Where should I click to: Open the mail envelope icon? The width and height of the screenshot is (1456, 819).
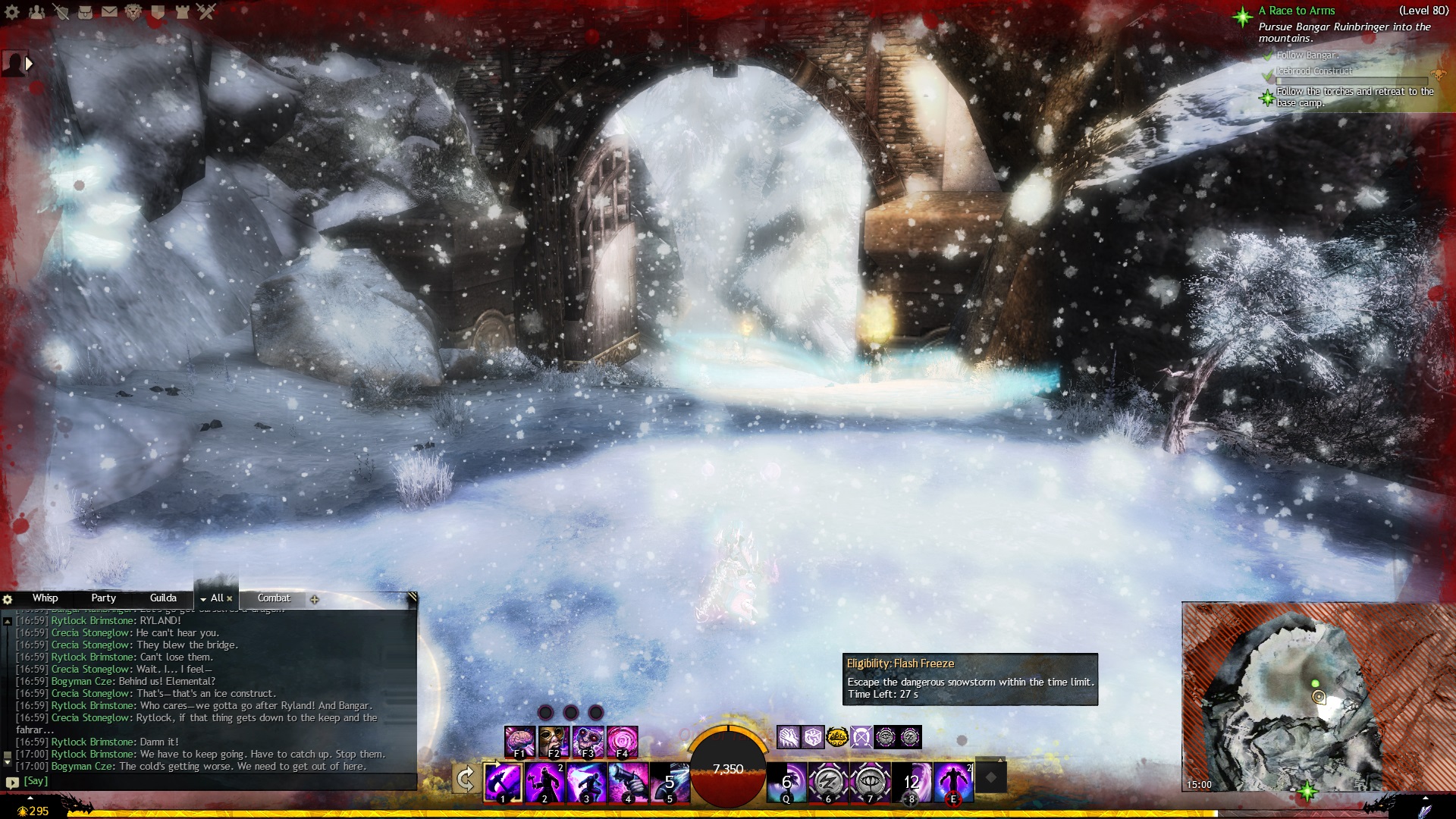pyautogui.click(x=109, y=11)
